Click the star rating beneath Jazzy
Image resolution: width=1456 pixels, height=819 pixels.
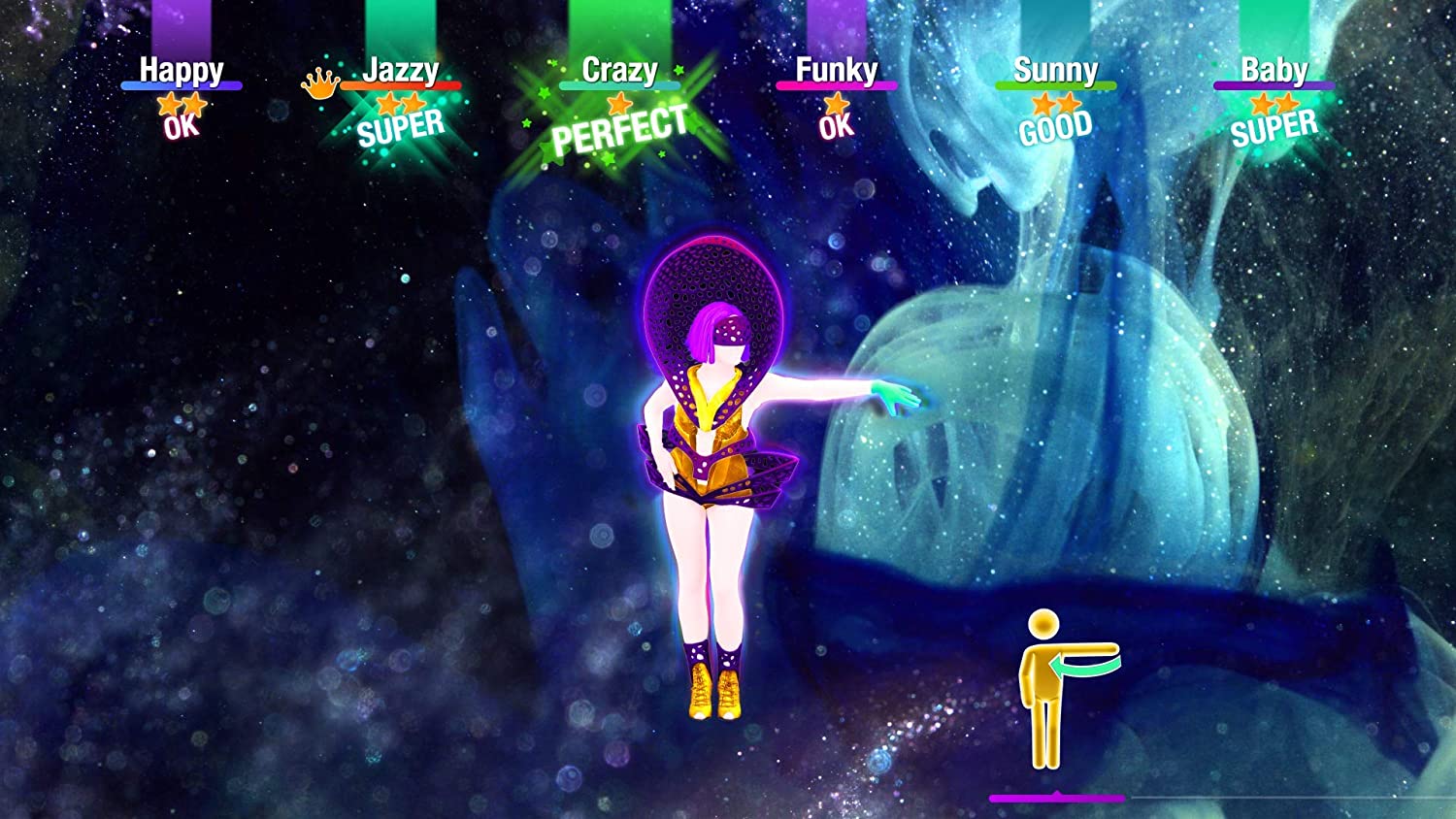click(401, 102)
